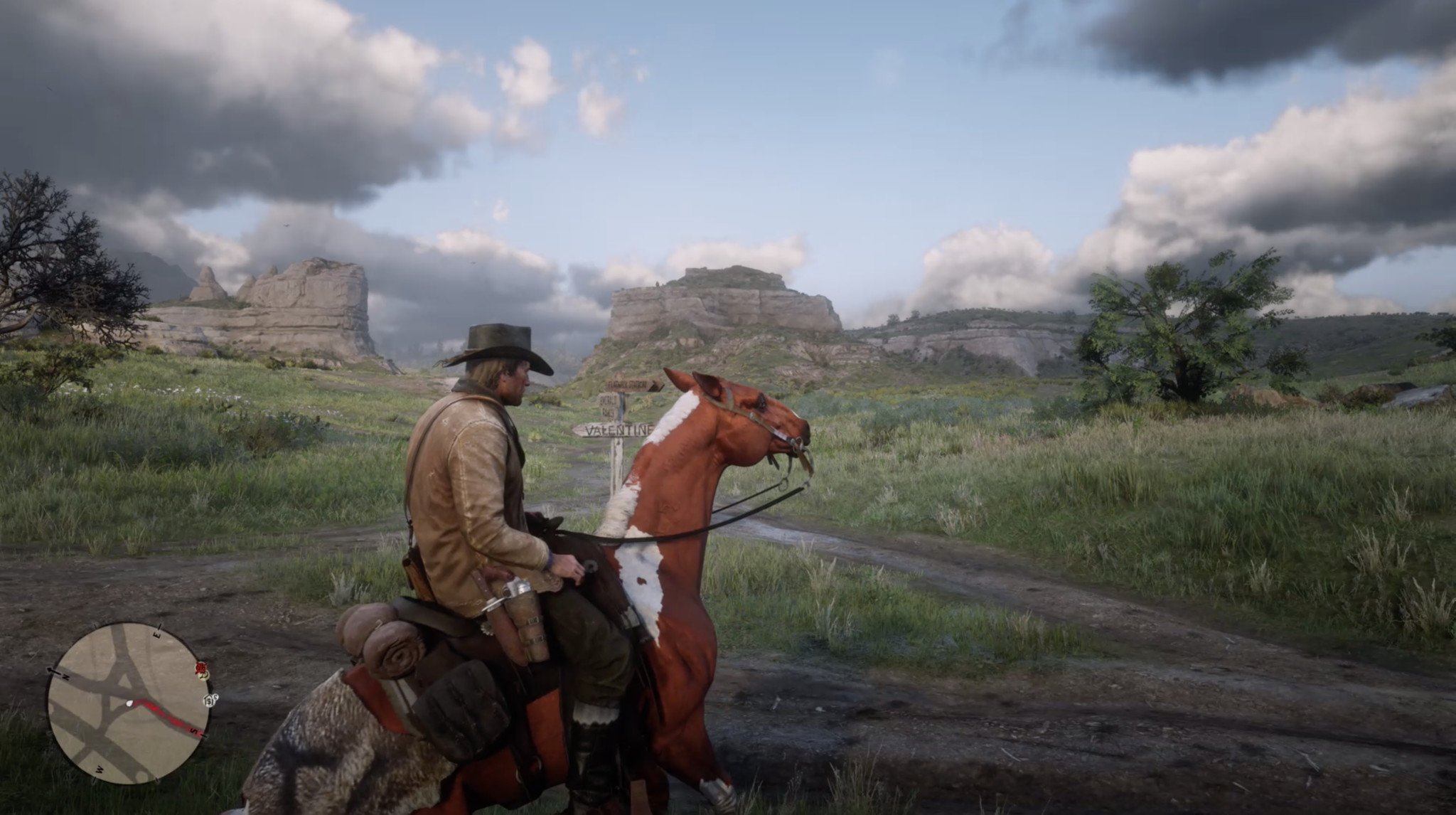
Task: Select the dollar-sign shop icon on the minimap
Action: tap(215, 698)
